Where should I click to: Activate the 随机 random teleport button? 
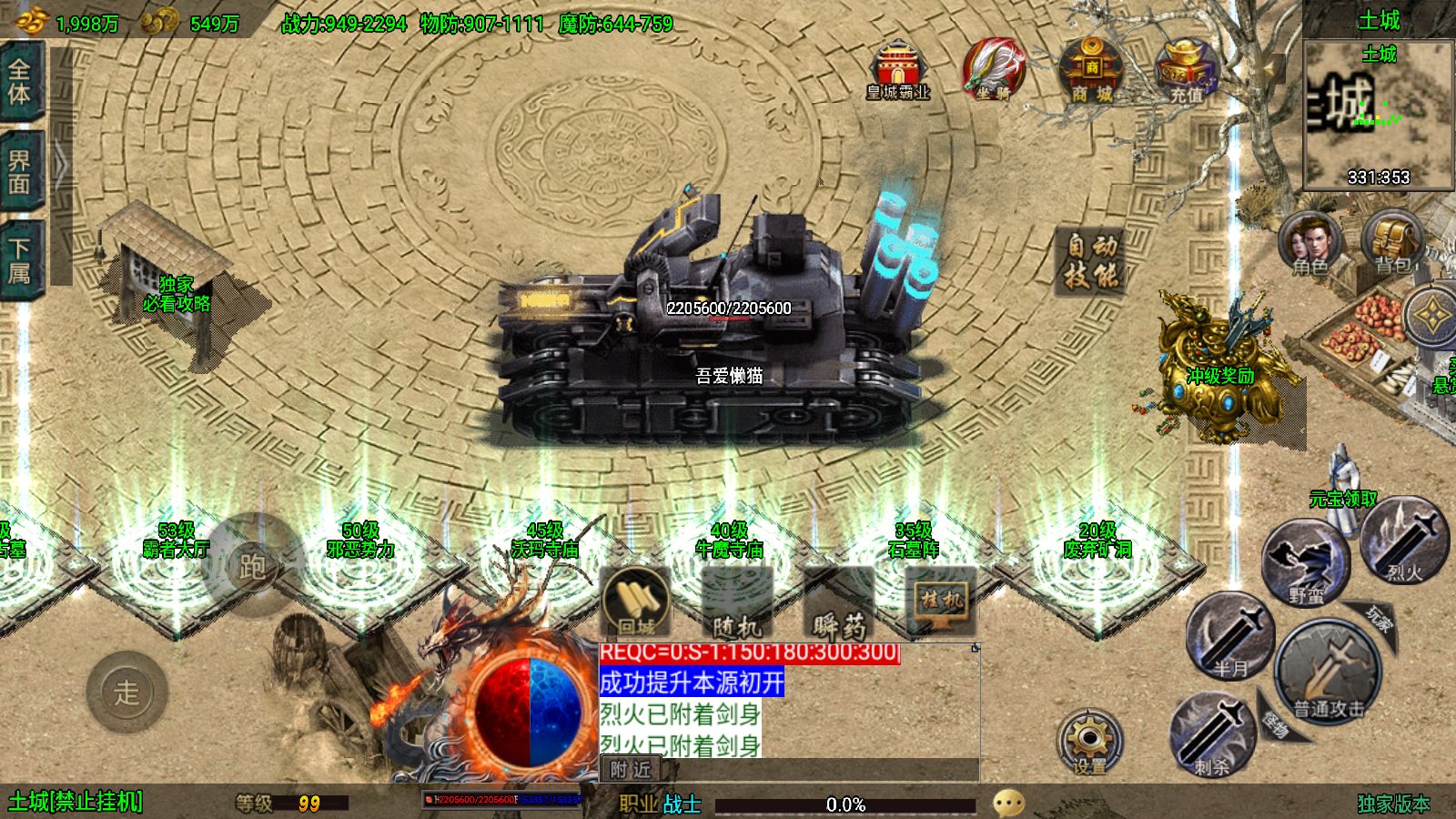click(x=737, y=602)
